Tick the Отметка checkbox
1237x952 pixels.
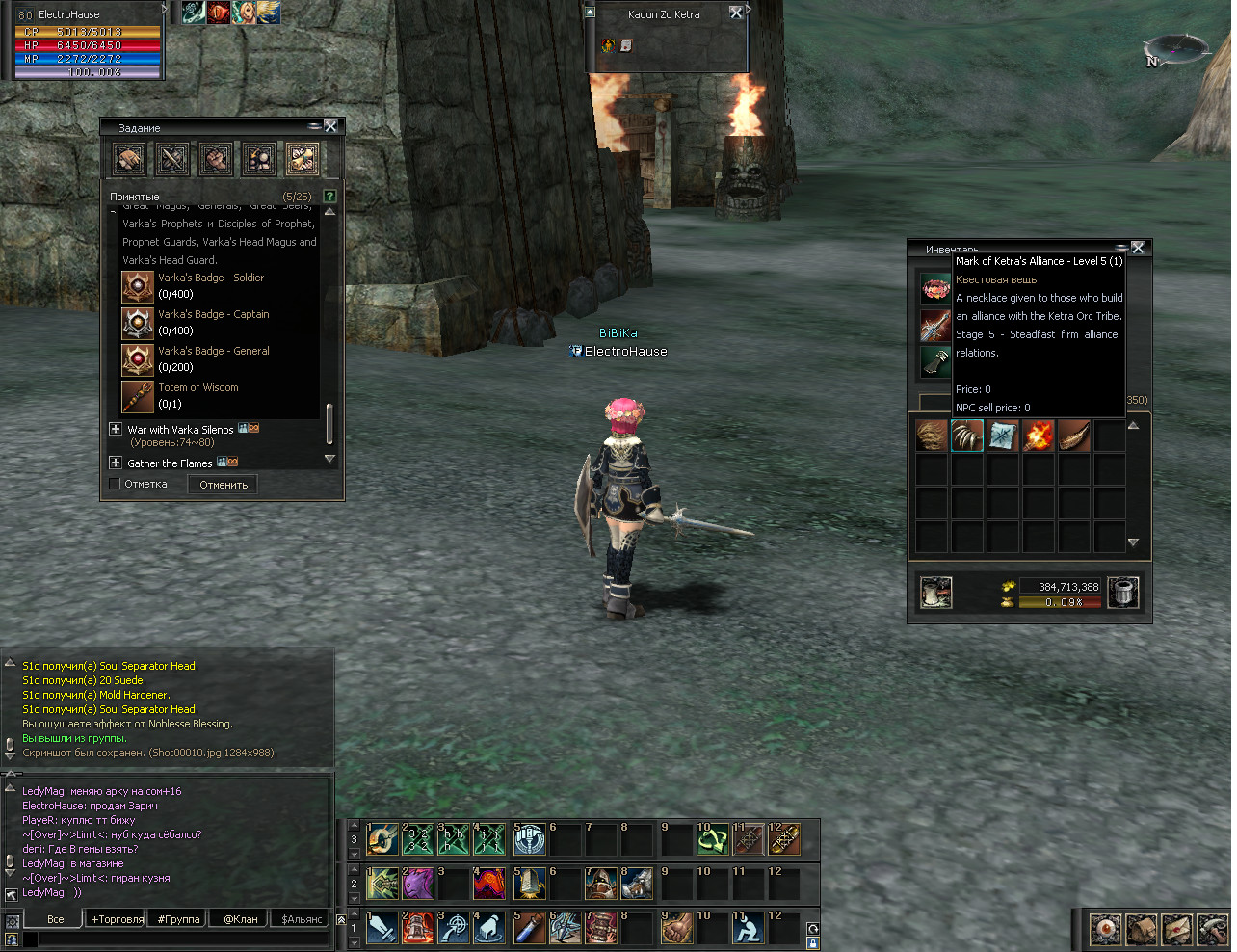(x=116, y=484)
